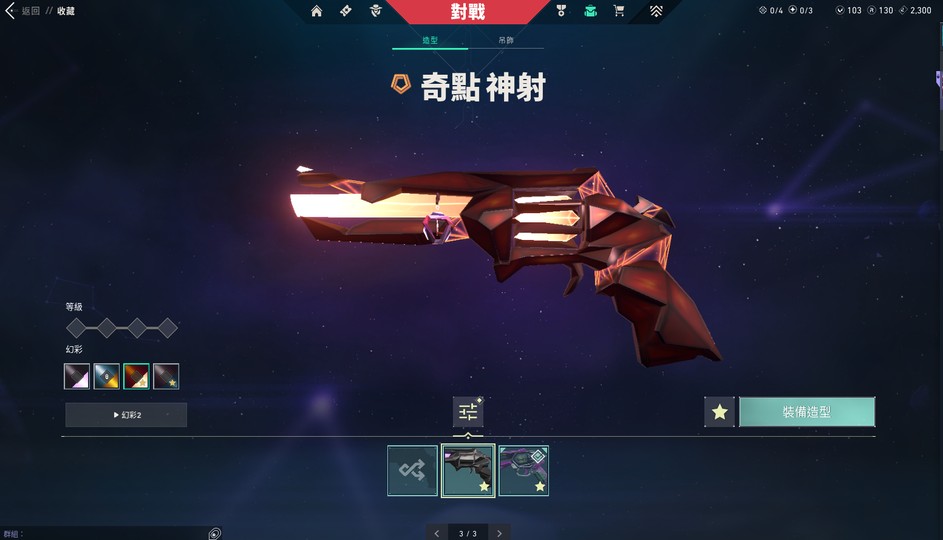Start matchmaking via the red 對戰 button

point(468,12)
